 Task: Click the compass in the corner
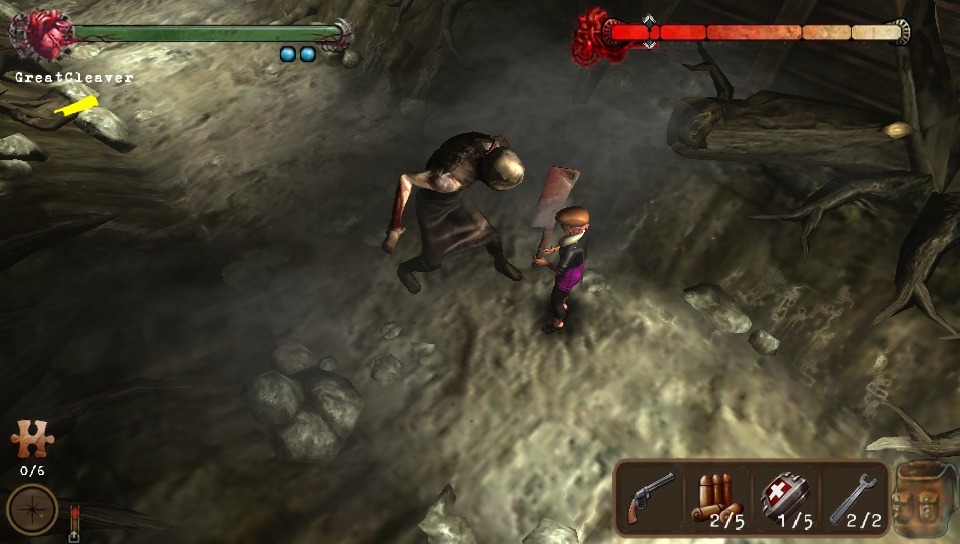31,508
